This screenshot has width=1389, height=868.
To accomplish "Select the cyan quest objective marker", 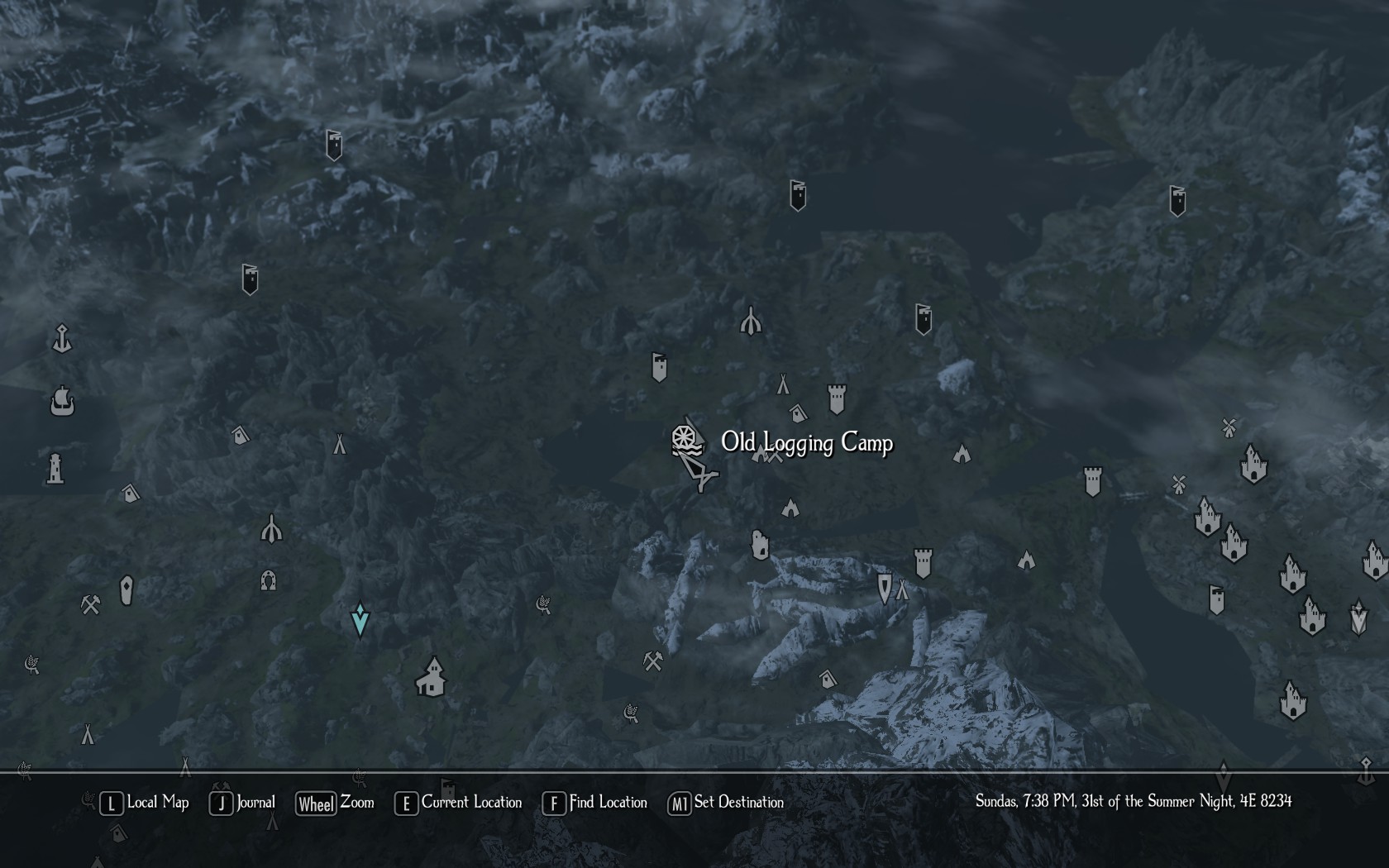I will point(360,619).
